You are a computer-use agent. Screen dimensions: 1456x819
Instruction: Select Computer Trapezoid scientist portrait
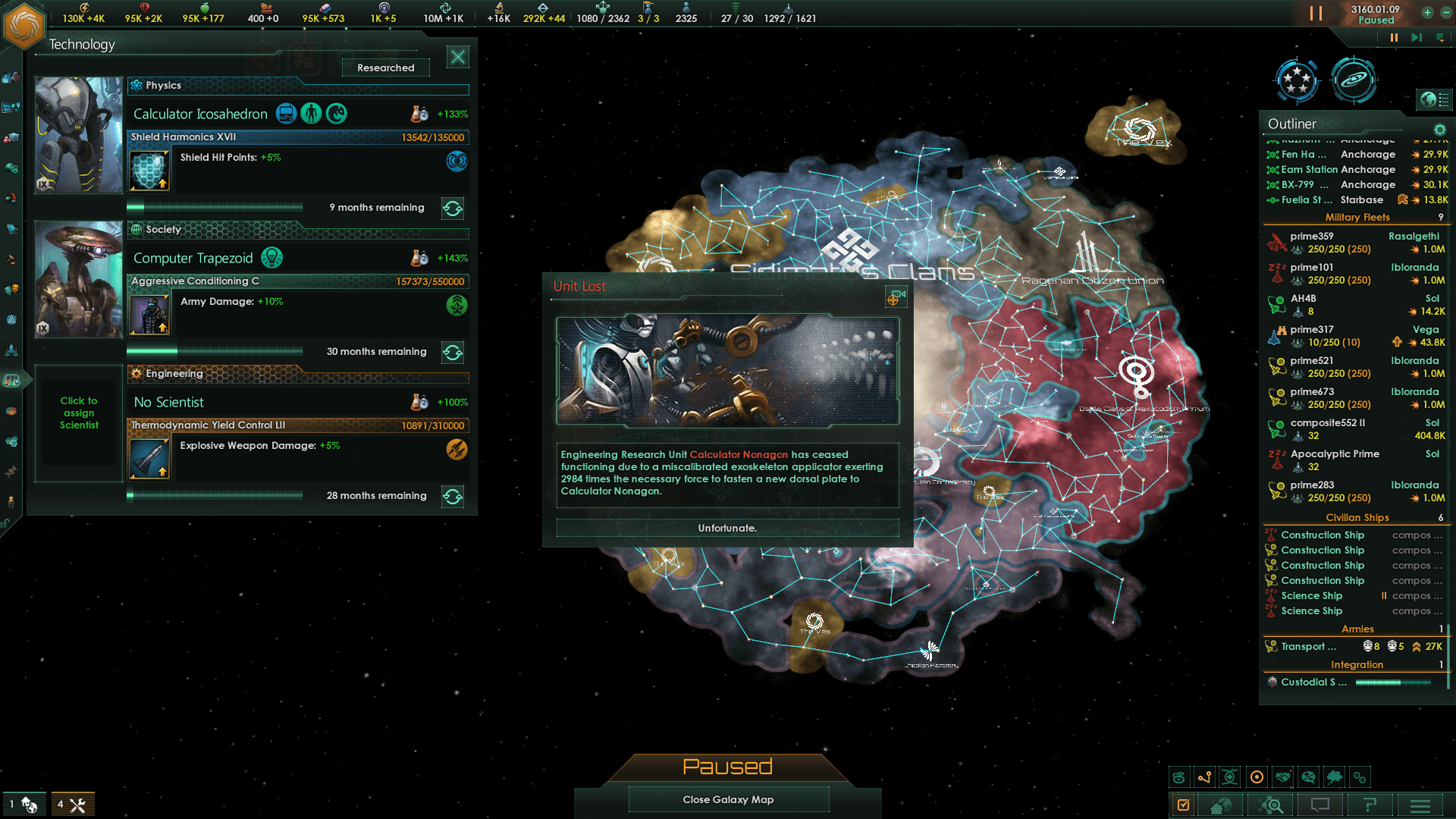[79, 278]
